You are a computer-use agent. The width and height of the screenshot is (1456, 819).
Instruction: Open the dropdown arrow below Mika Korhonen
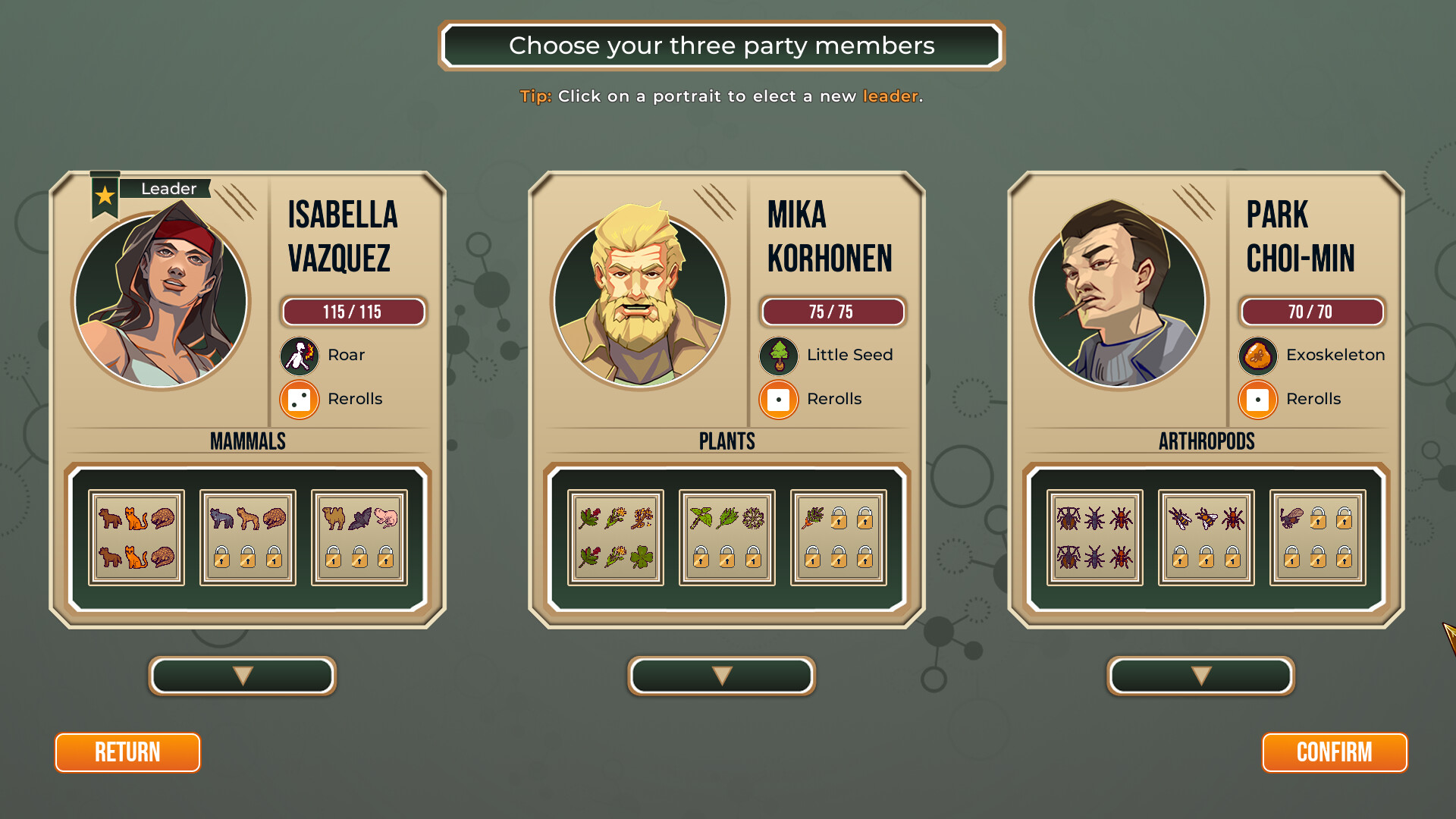click(x=722, y=676)
